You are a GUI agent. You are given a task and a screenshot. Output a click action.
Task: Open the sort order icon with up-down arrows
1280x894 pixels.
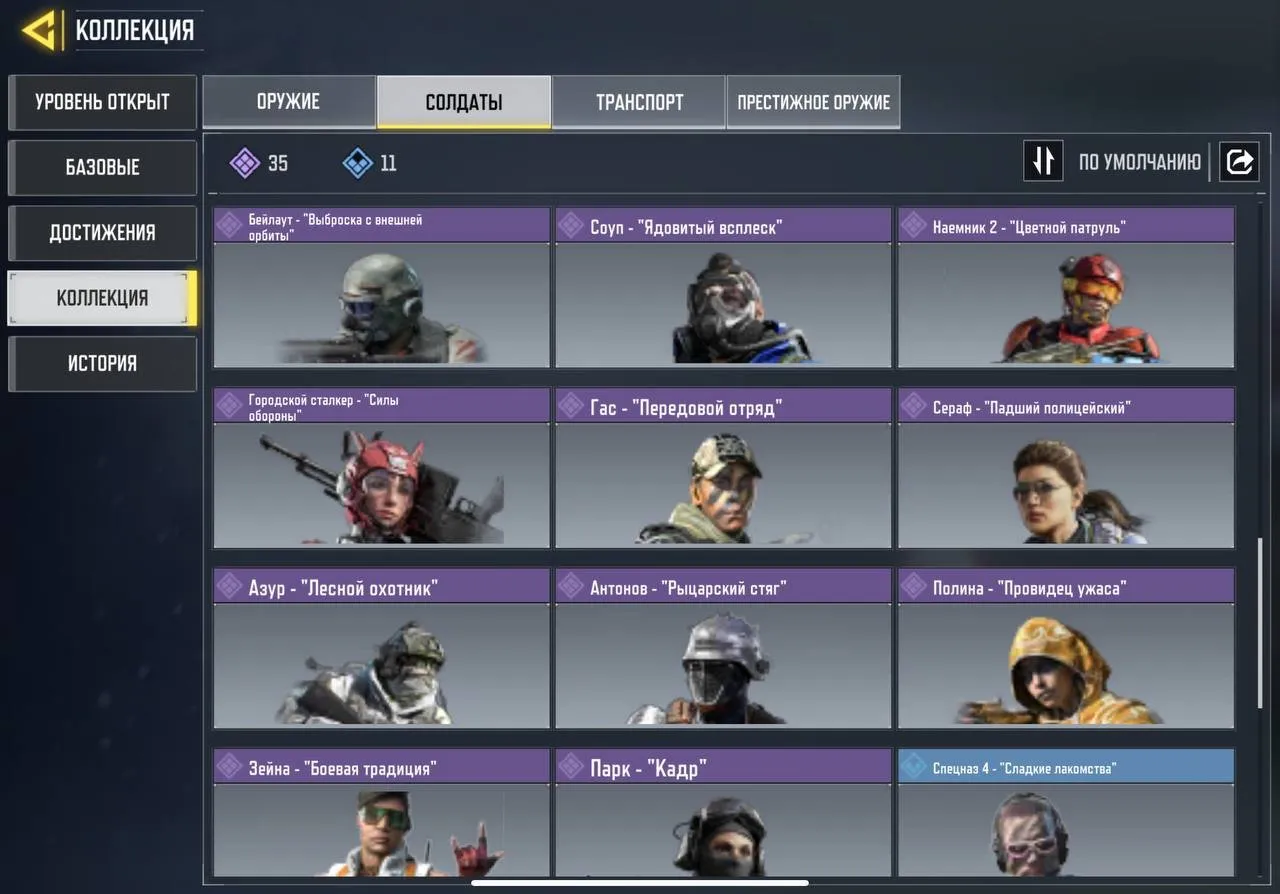1043,160
